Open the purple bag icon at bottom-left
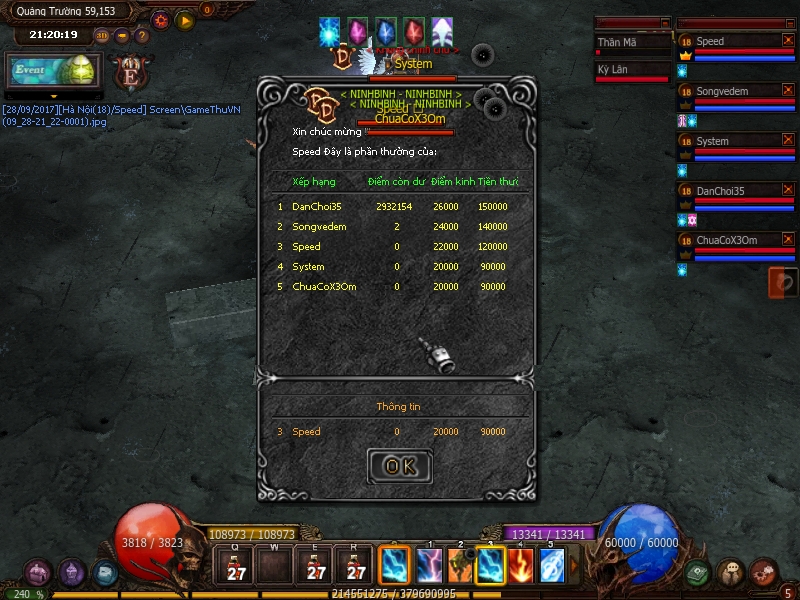The image size is (800, 600). coord(38,573)
